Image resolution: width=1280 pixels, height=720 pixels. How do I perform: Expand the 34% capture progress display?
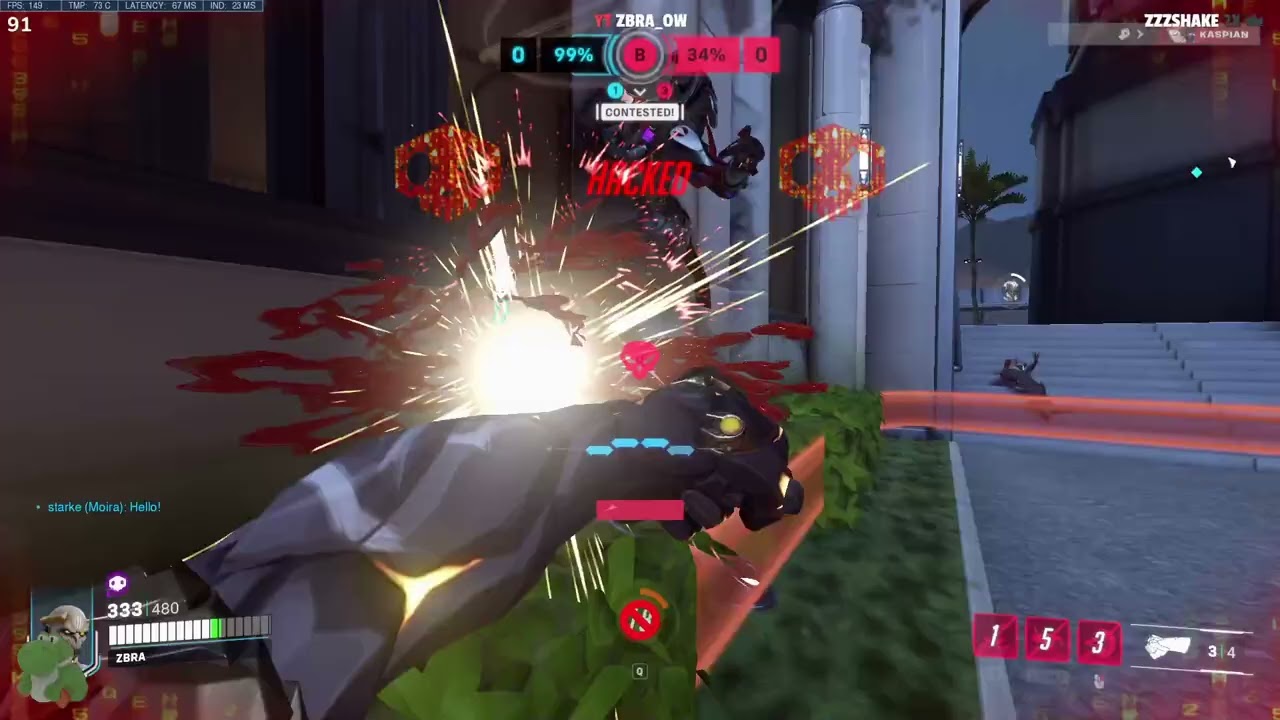(705, 55)
